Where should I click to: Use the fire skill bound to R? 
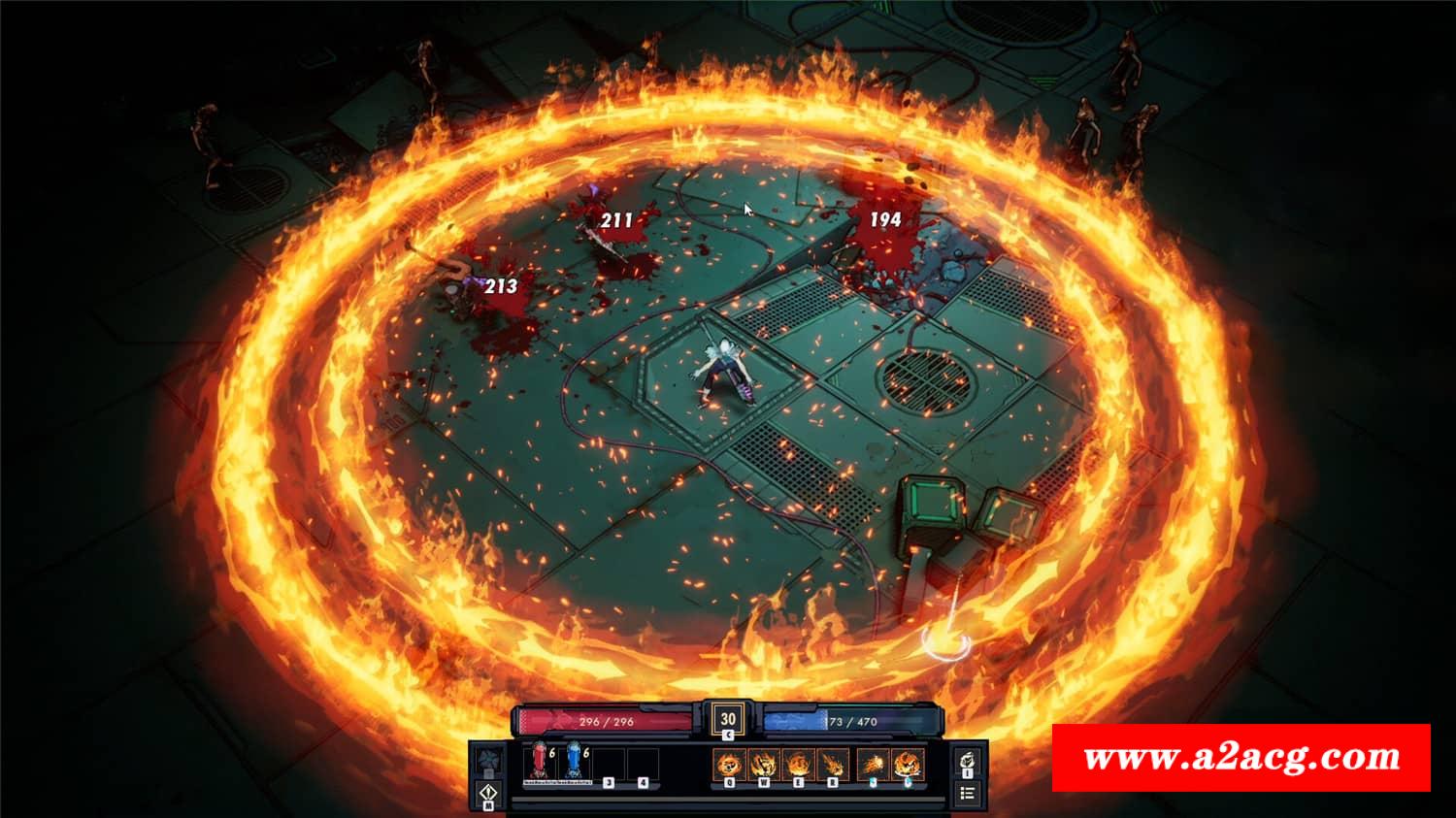pyautogui.click(x=832, y=764)
